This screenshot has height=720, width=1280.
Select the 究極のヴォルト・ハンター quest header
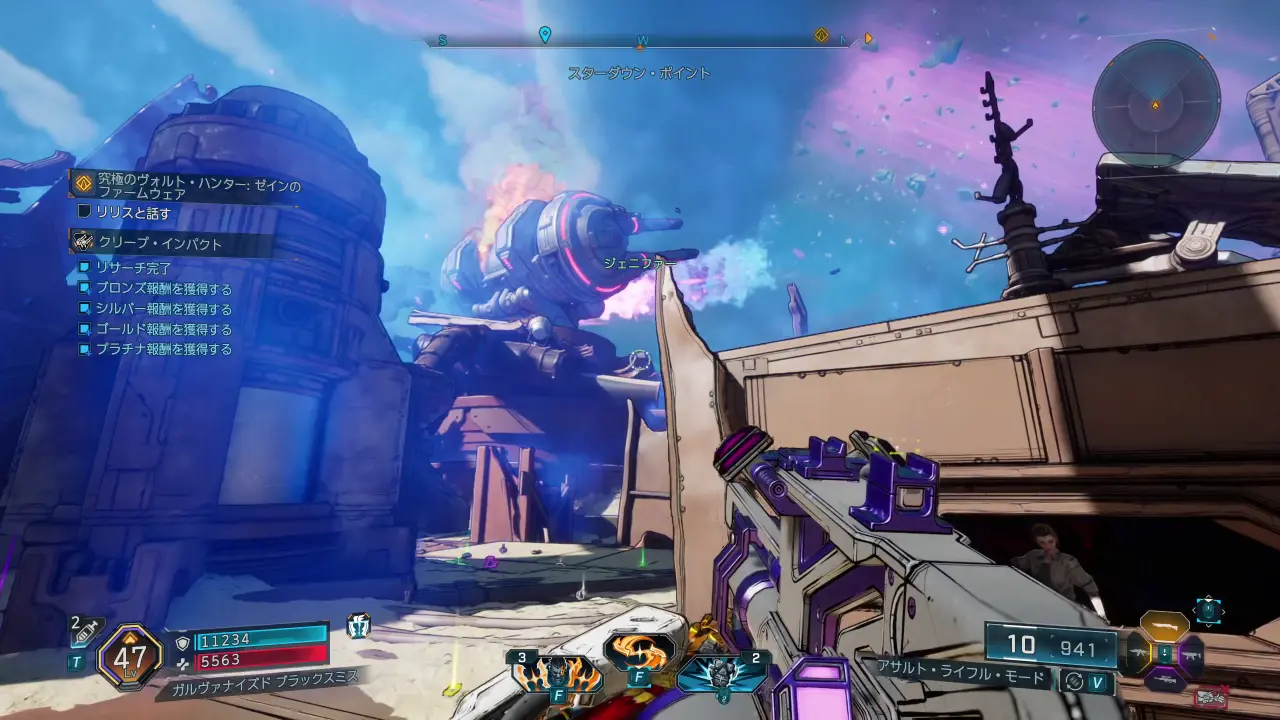[x=190, y=188]
